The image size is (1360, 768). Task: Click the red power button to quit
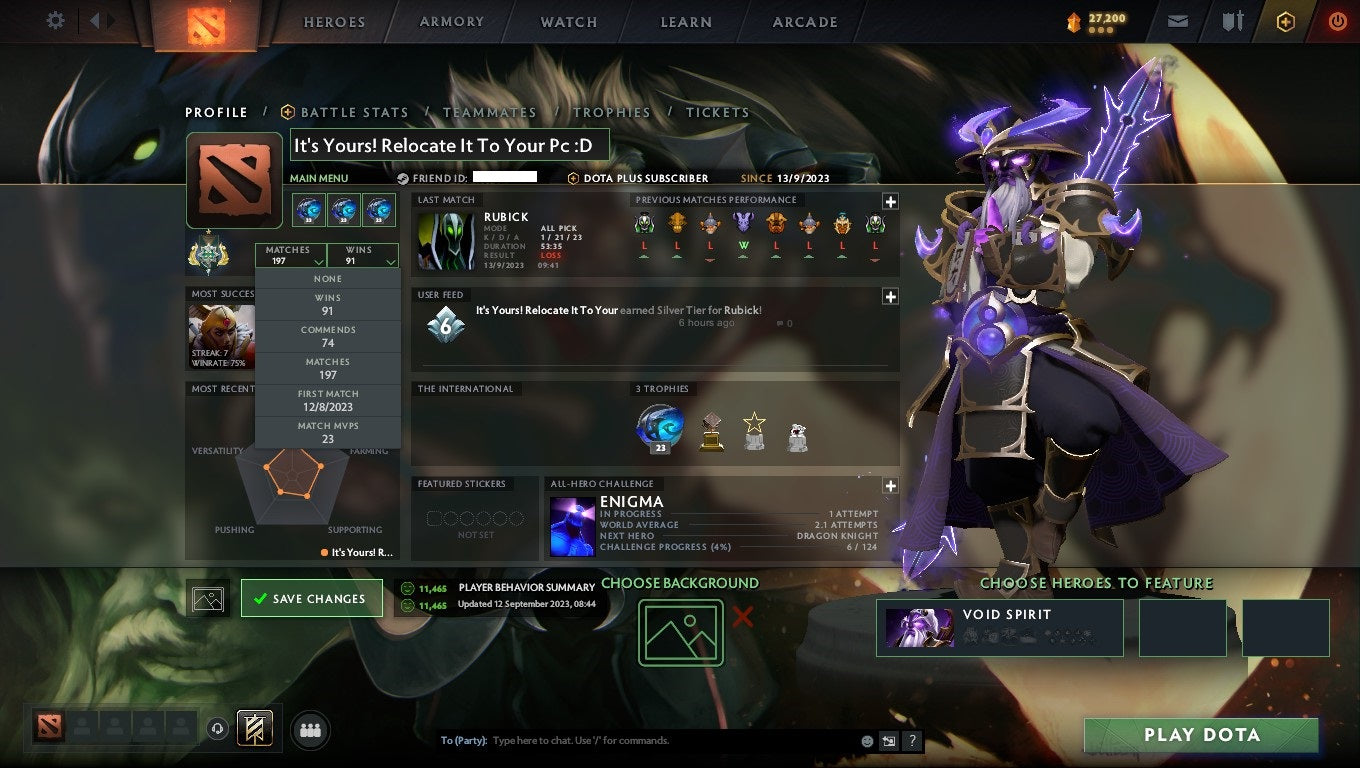(1337, 20)
